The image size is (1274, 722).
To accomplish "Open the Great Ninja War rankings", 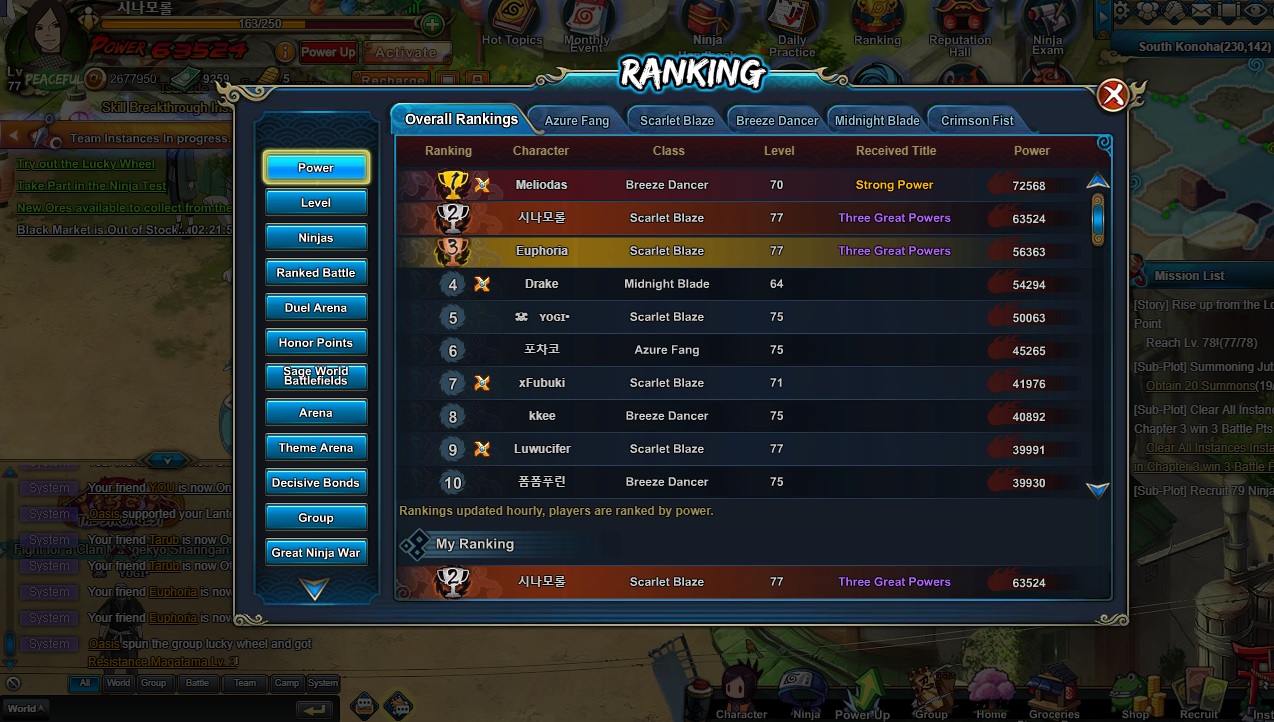I will point(316,553).
